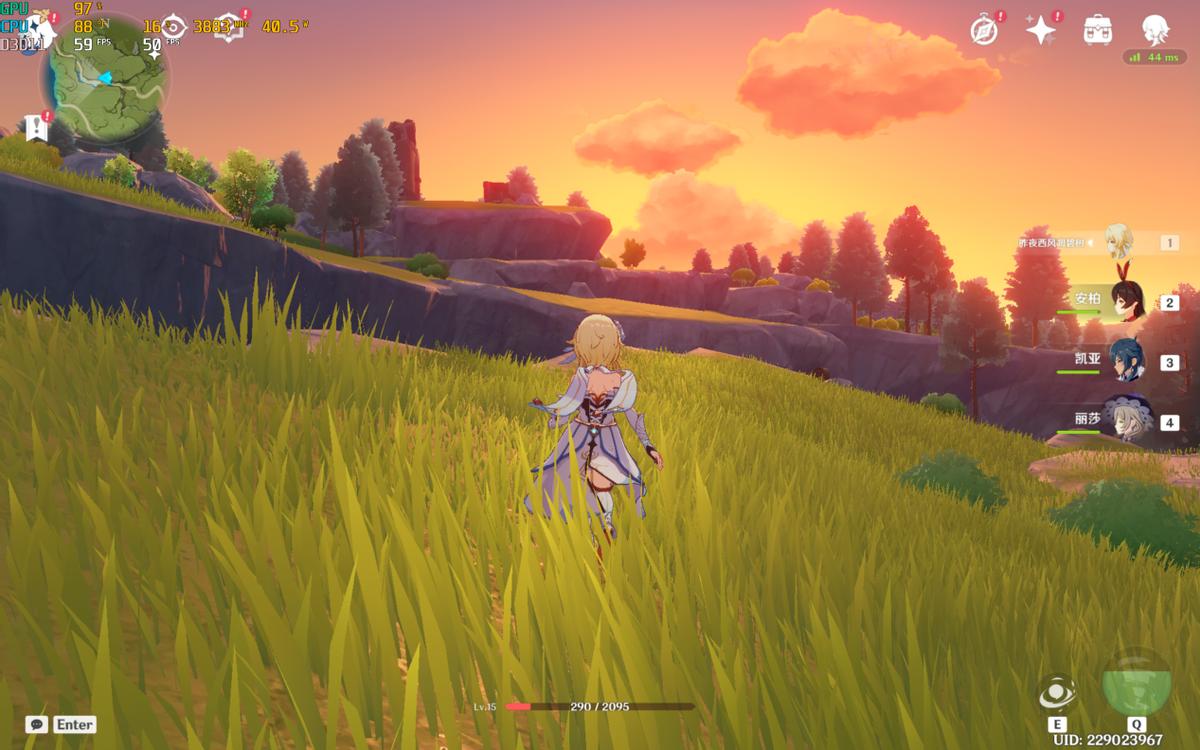The height and width of the screenshot is (750, 1200).
Task: Open the alert-badged emblem icon right of minimap
Action: click(x=230, y=26)
